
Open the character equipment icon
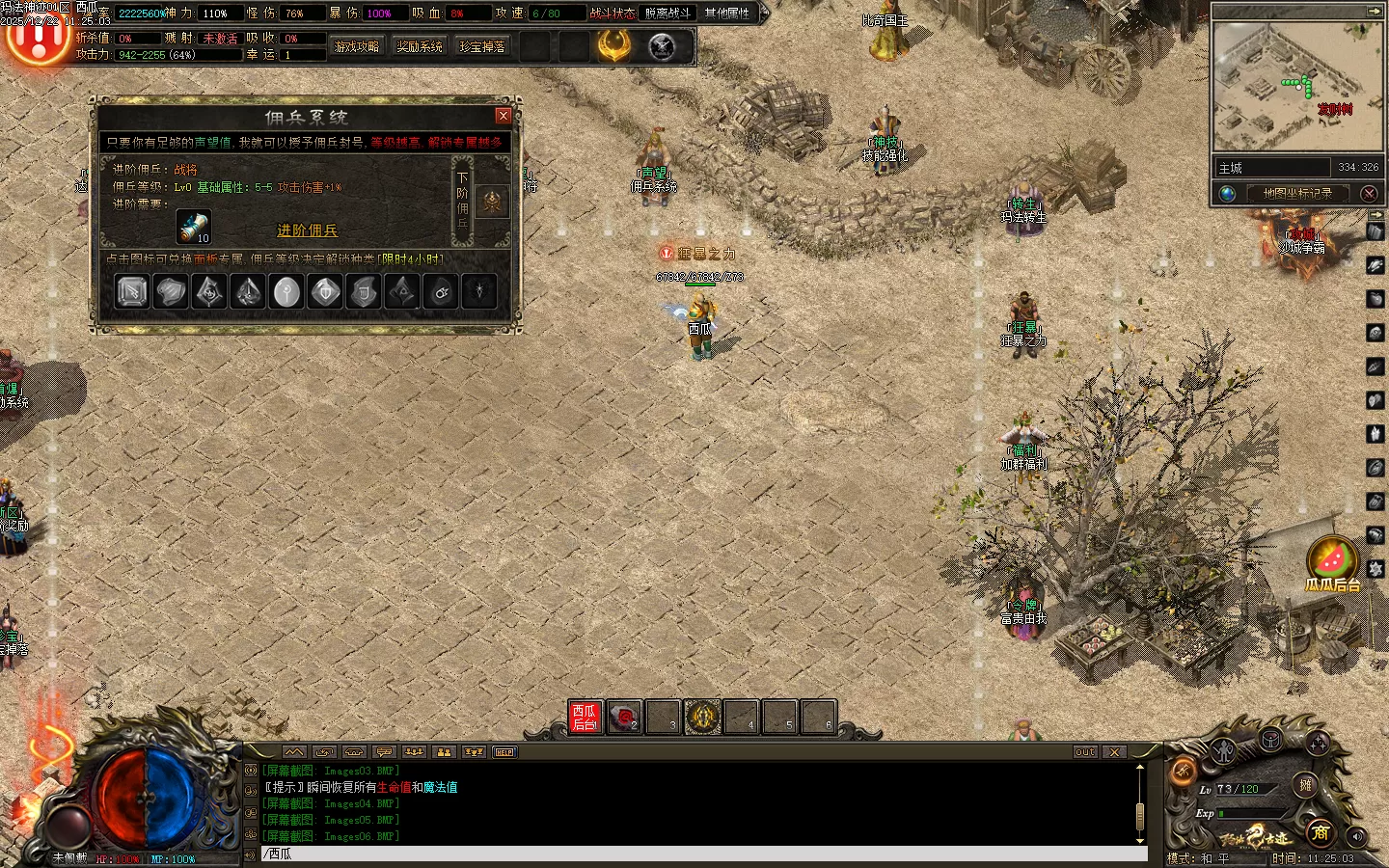click(1223, 750)
